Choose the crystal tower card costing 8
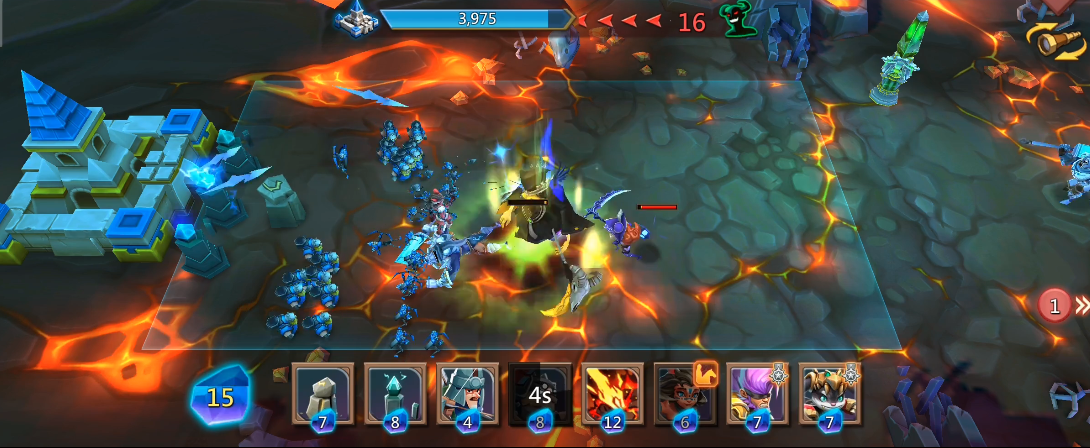 (394, 395)
